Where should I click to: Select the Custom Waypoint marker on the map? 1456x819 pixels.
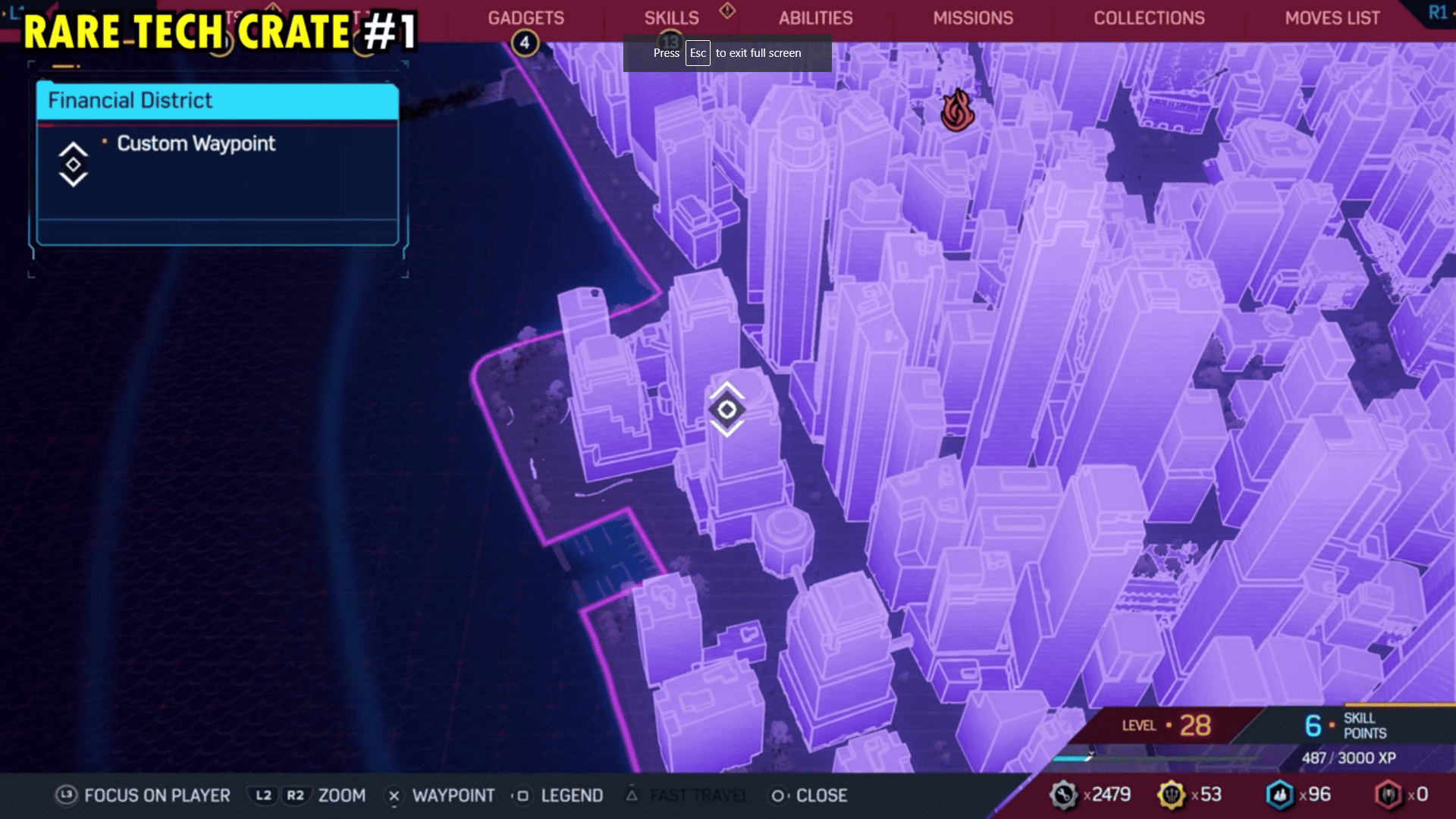click(x=726, y=410)
